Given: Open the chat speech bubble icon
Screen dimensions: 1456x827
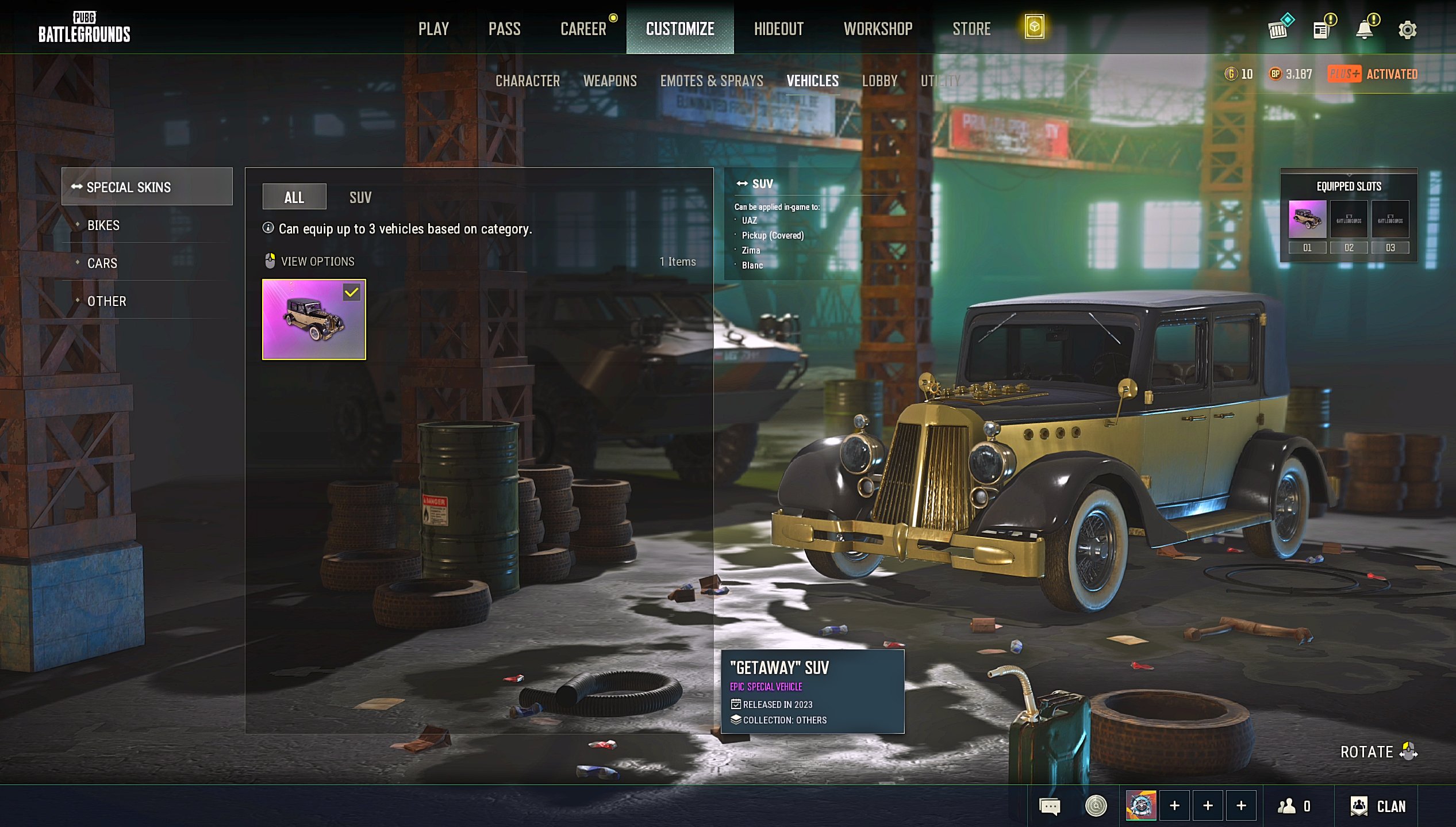Looking at the screenshot, I should 1049,806.
